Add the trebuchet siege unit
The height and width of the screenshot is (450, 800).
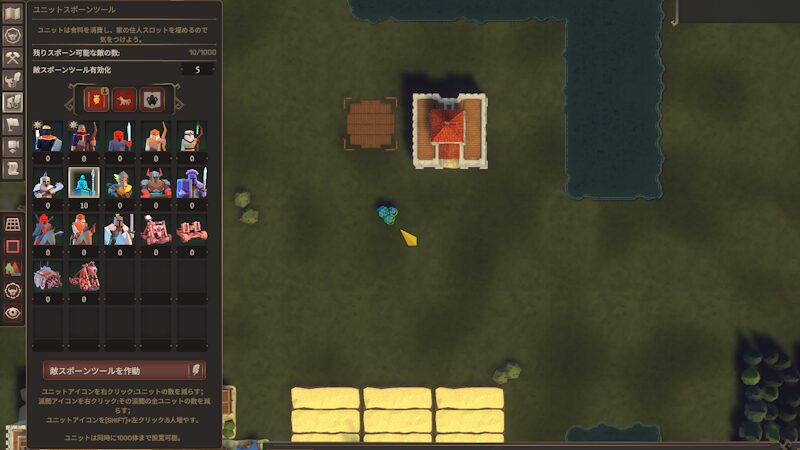coord(83,275)
